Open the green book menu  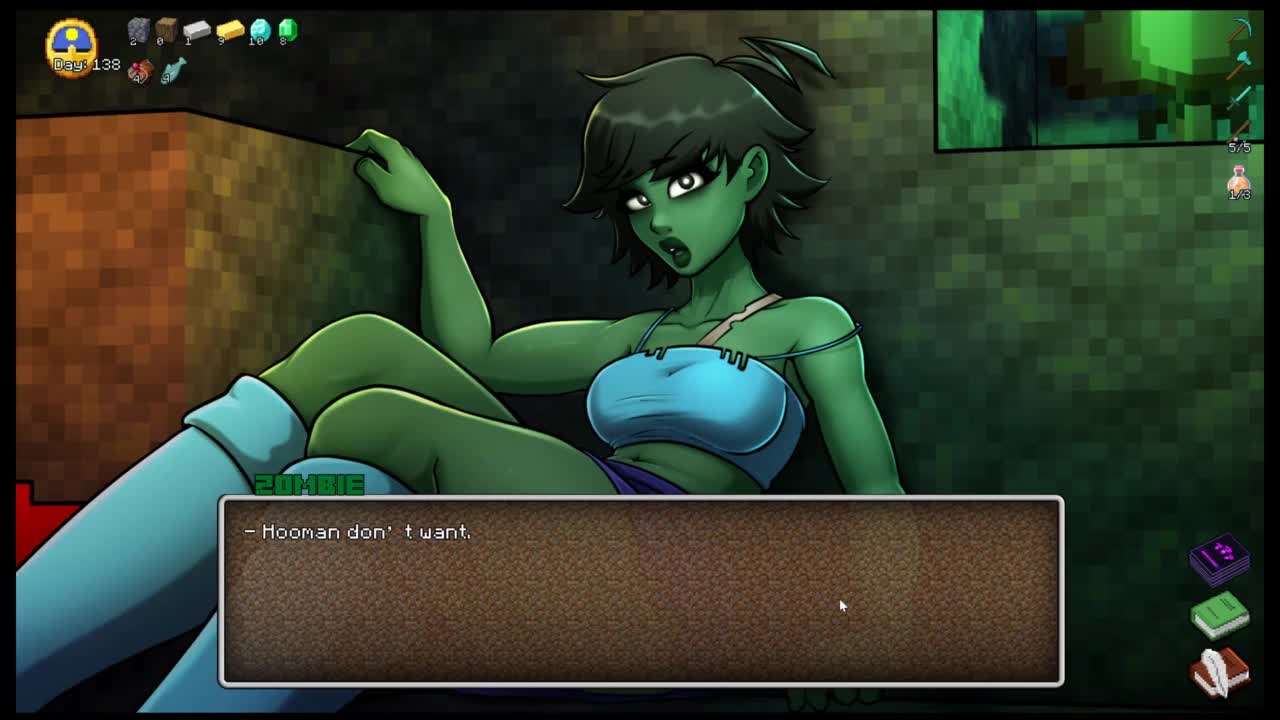pyautogui.click(x=1219, y=615)
